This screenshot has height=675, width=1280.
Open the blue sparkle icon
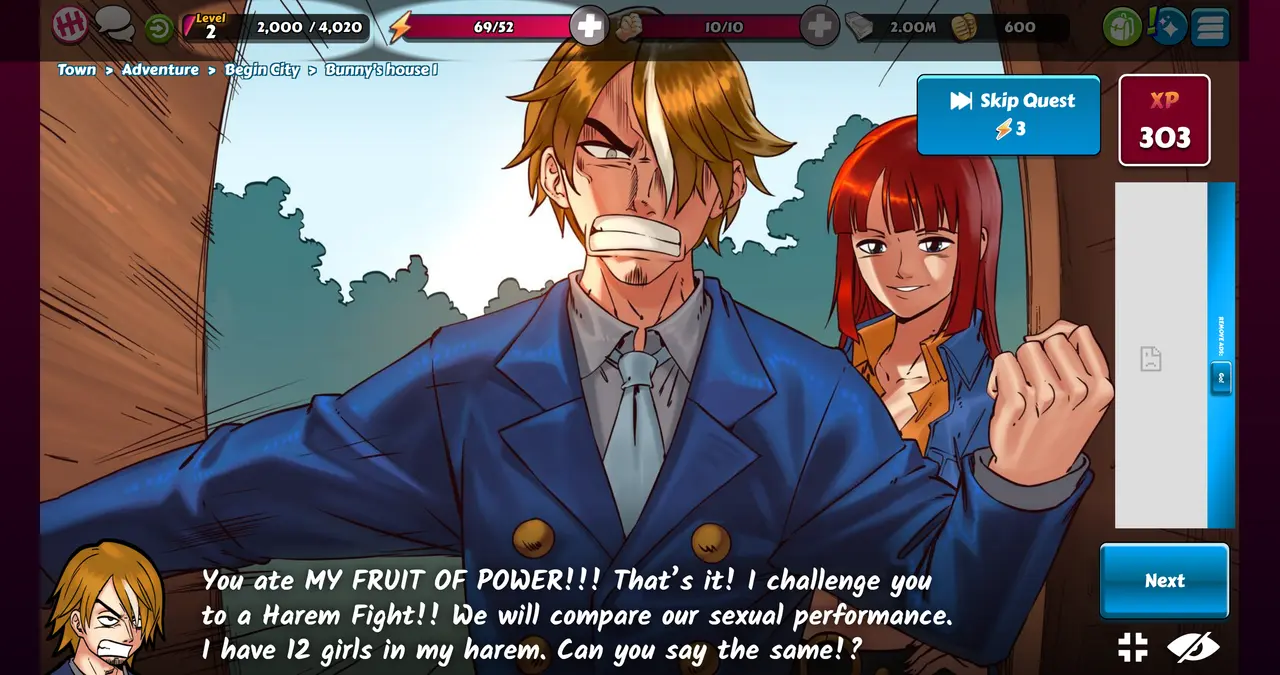coord(1169,27)
